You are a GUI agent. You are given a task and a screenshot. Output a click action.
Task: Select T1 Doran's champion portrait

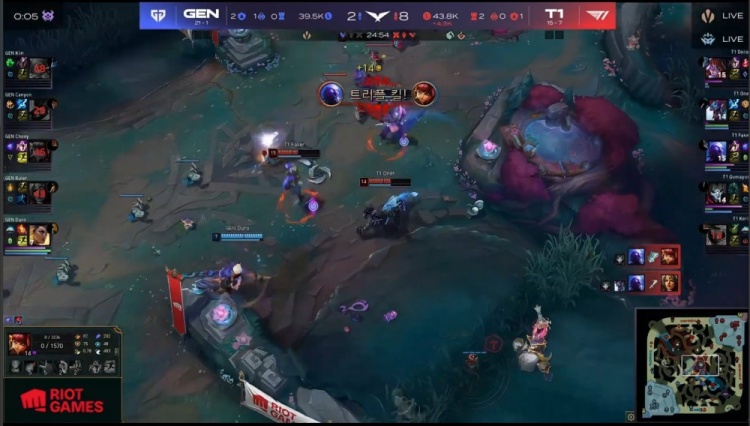pyautogui.click(x=716, y=68)
